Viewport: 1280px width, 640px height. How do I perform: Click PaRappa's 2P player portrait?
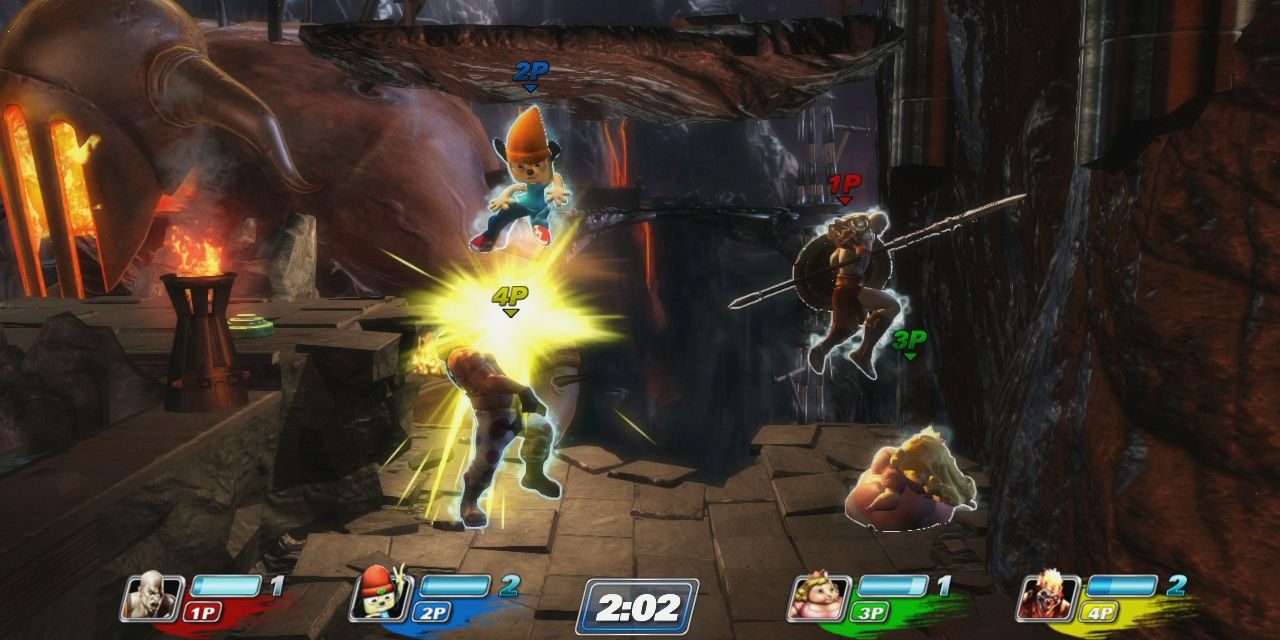pos(380,596)
